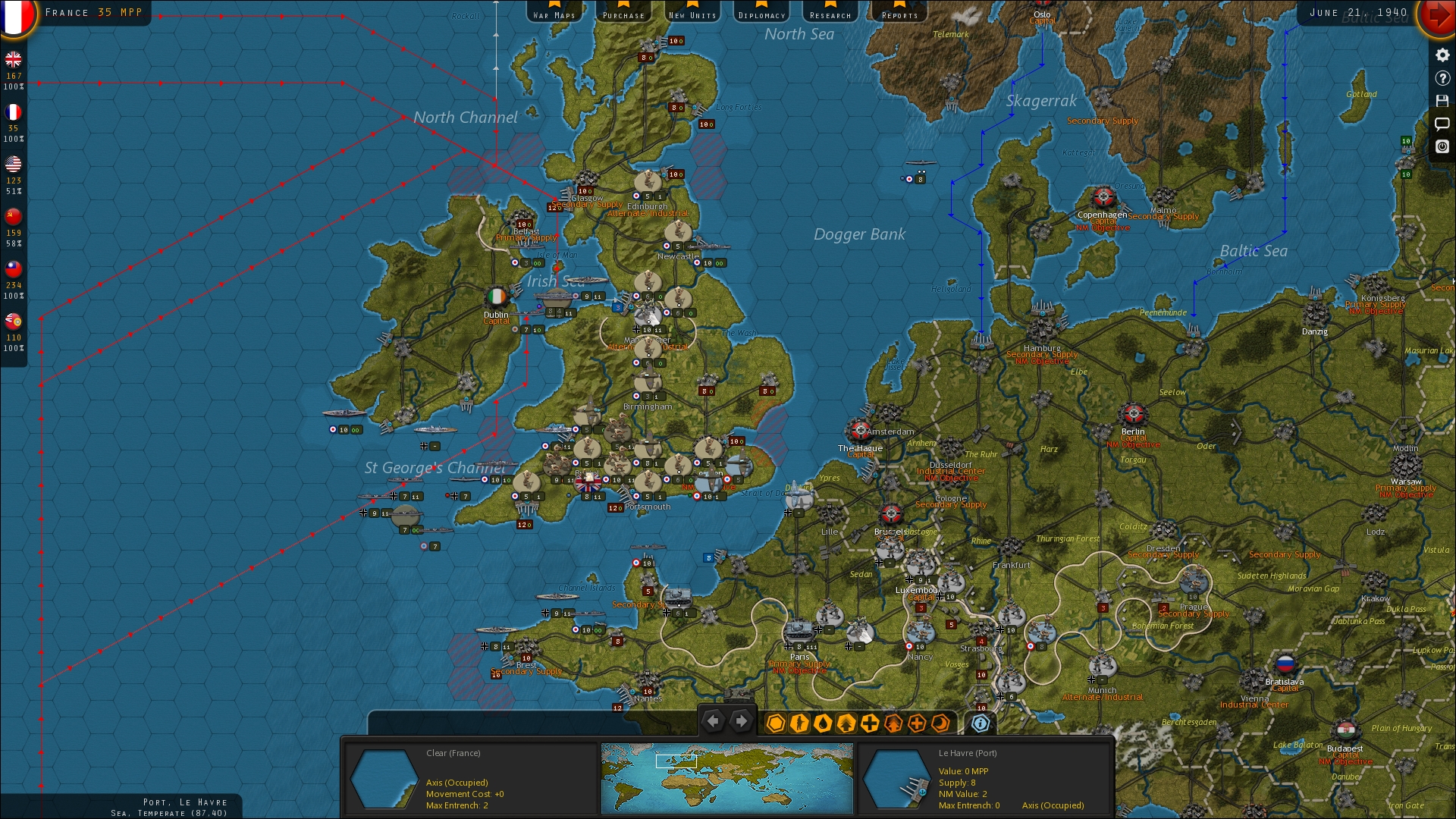Screen dimensions: 1456x819
Task: Open the War Maps panel
Action: (x=556, y=13)
